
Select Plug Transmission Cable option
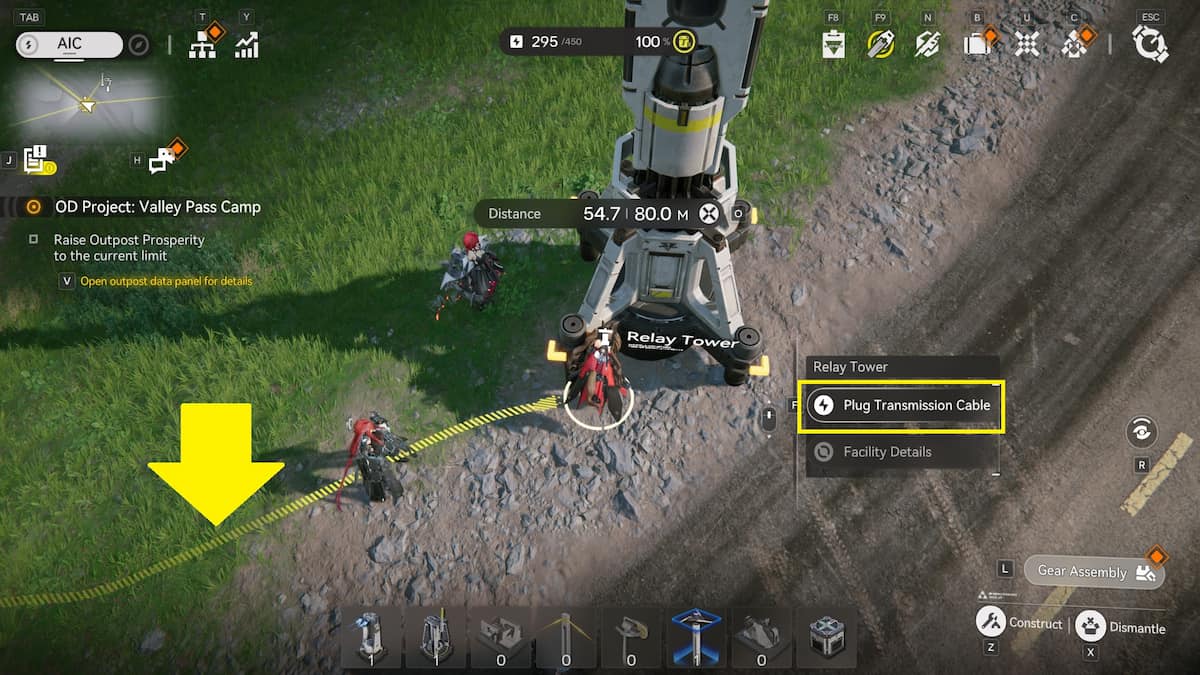[901, 405]
